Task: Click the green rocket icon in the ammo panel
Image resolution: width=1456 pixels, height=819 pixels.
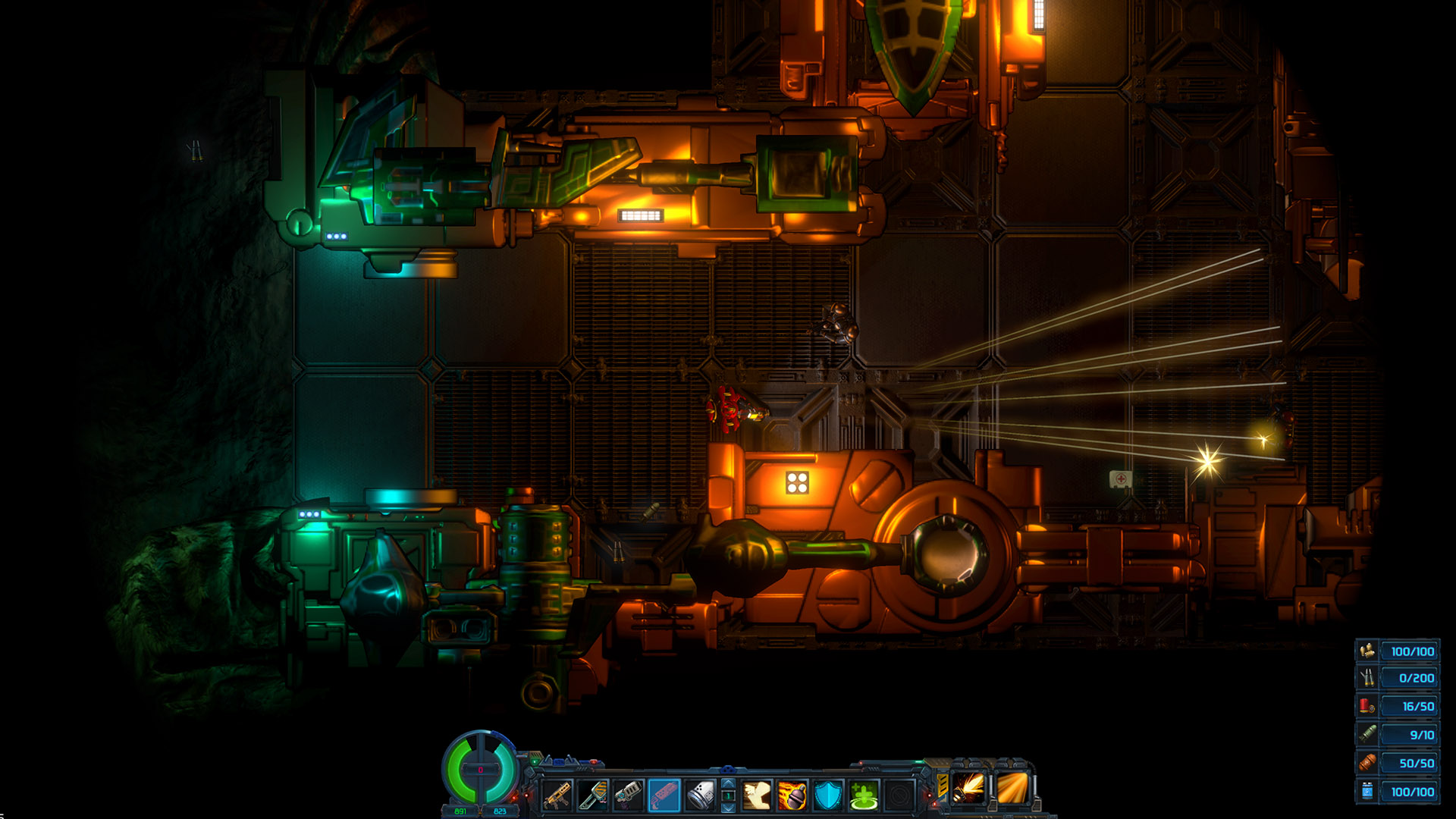Action: [x=1367, y=733]
